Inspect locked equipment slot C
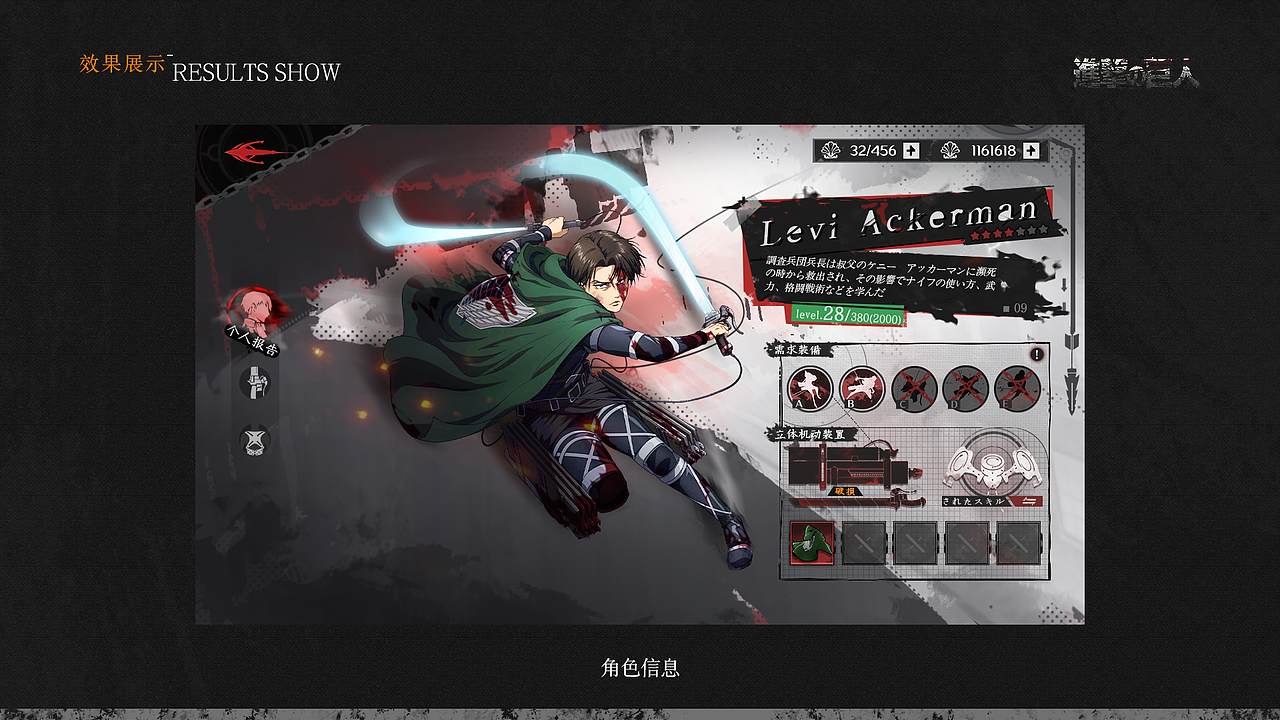Image resolution: width=1280 pixels, height=720 pixels. point(916,385)
